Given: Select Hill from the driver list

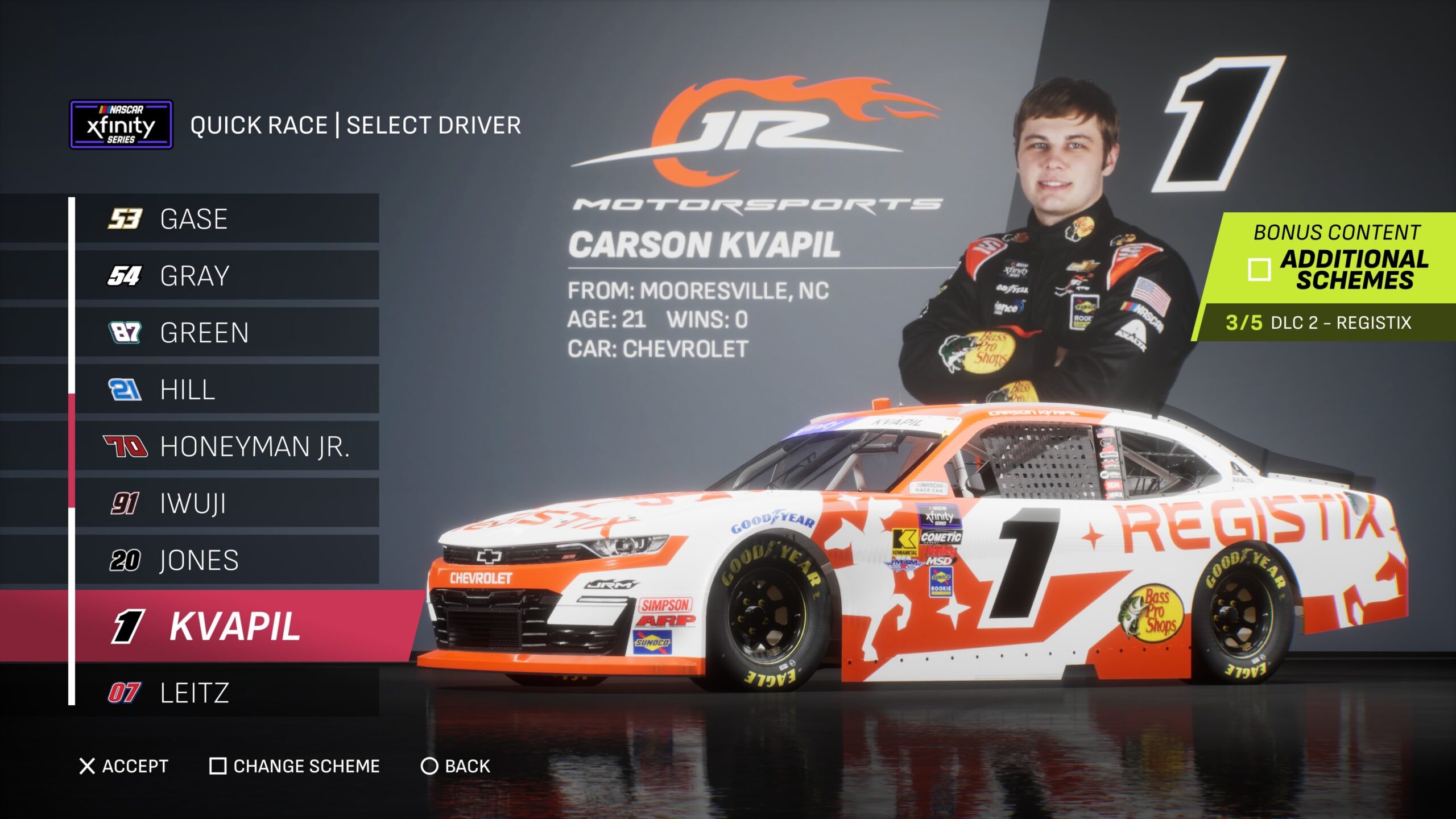Looking at the screenshot, I should 226,390.
